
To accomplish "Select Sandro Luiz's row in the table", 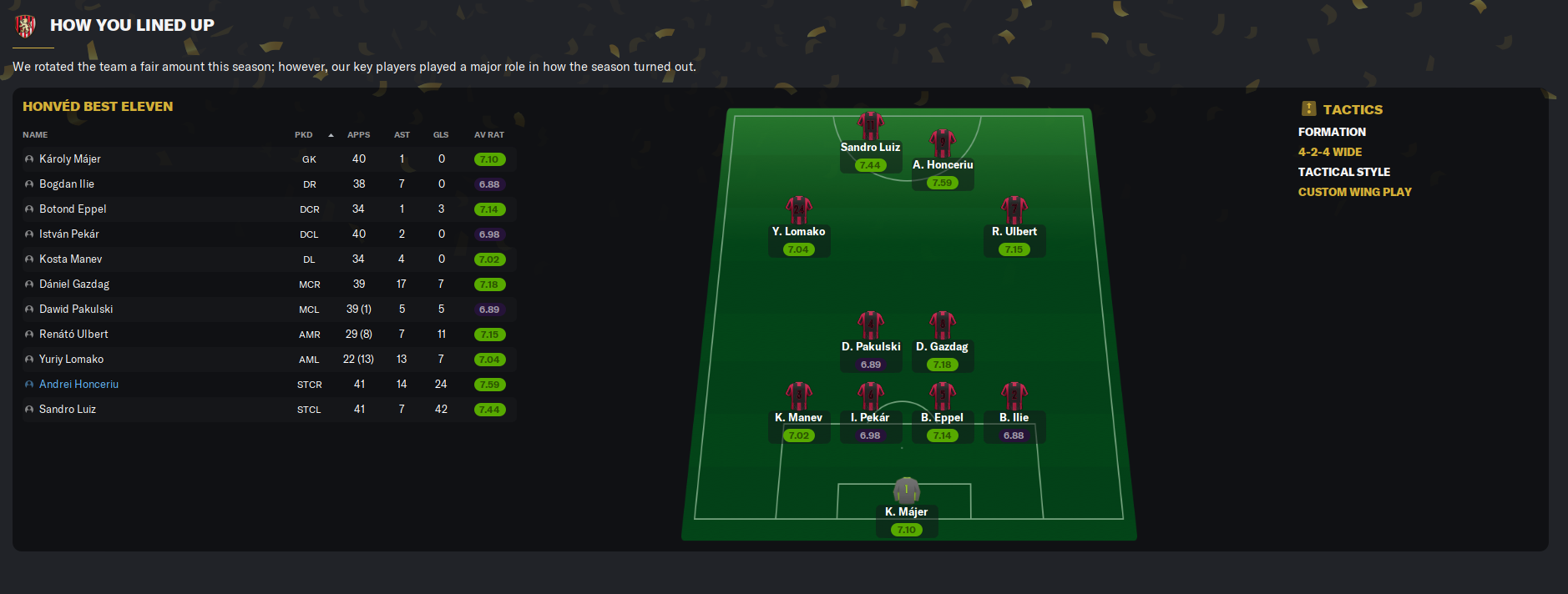I will coord(68,410).
